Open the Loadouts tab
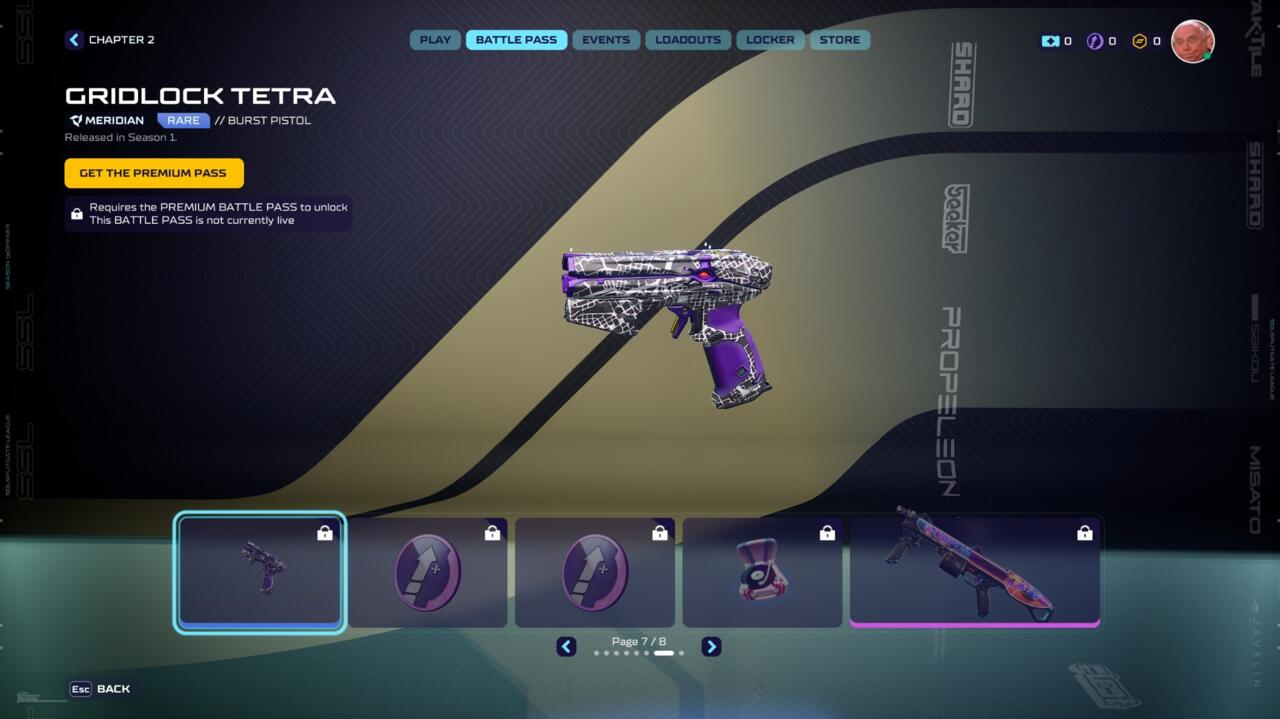Screen dimensions: 1280x719 click(x=688, y=40)
